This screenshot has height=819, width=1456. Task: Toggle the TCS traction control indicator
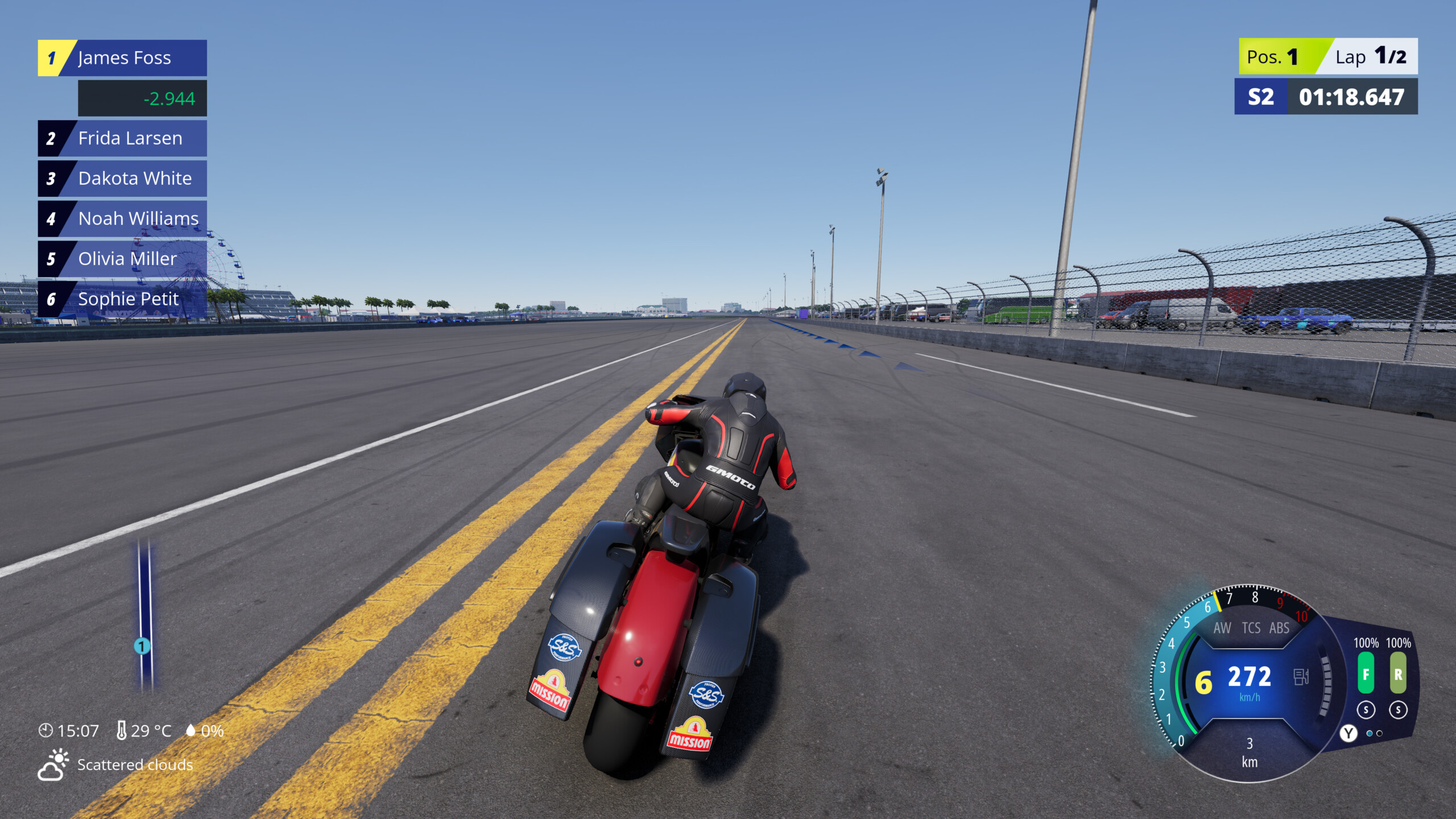1251,628
